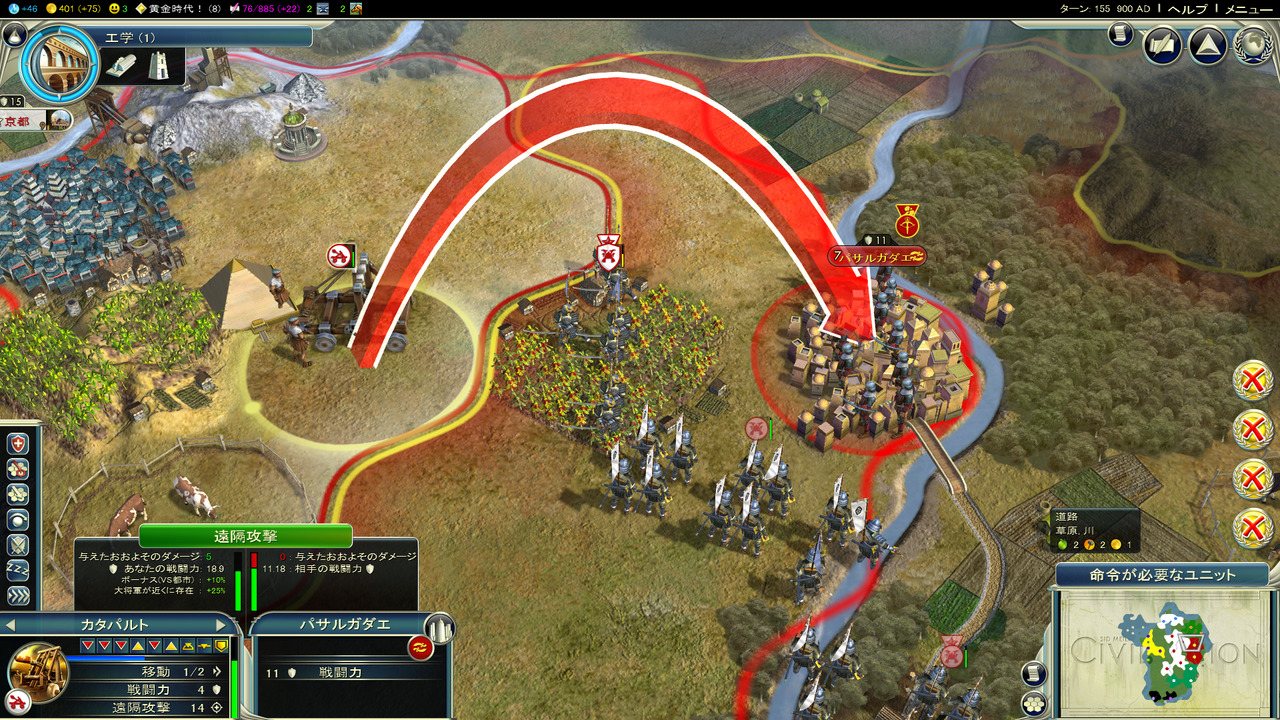Click the minimap

[1160, 645]
